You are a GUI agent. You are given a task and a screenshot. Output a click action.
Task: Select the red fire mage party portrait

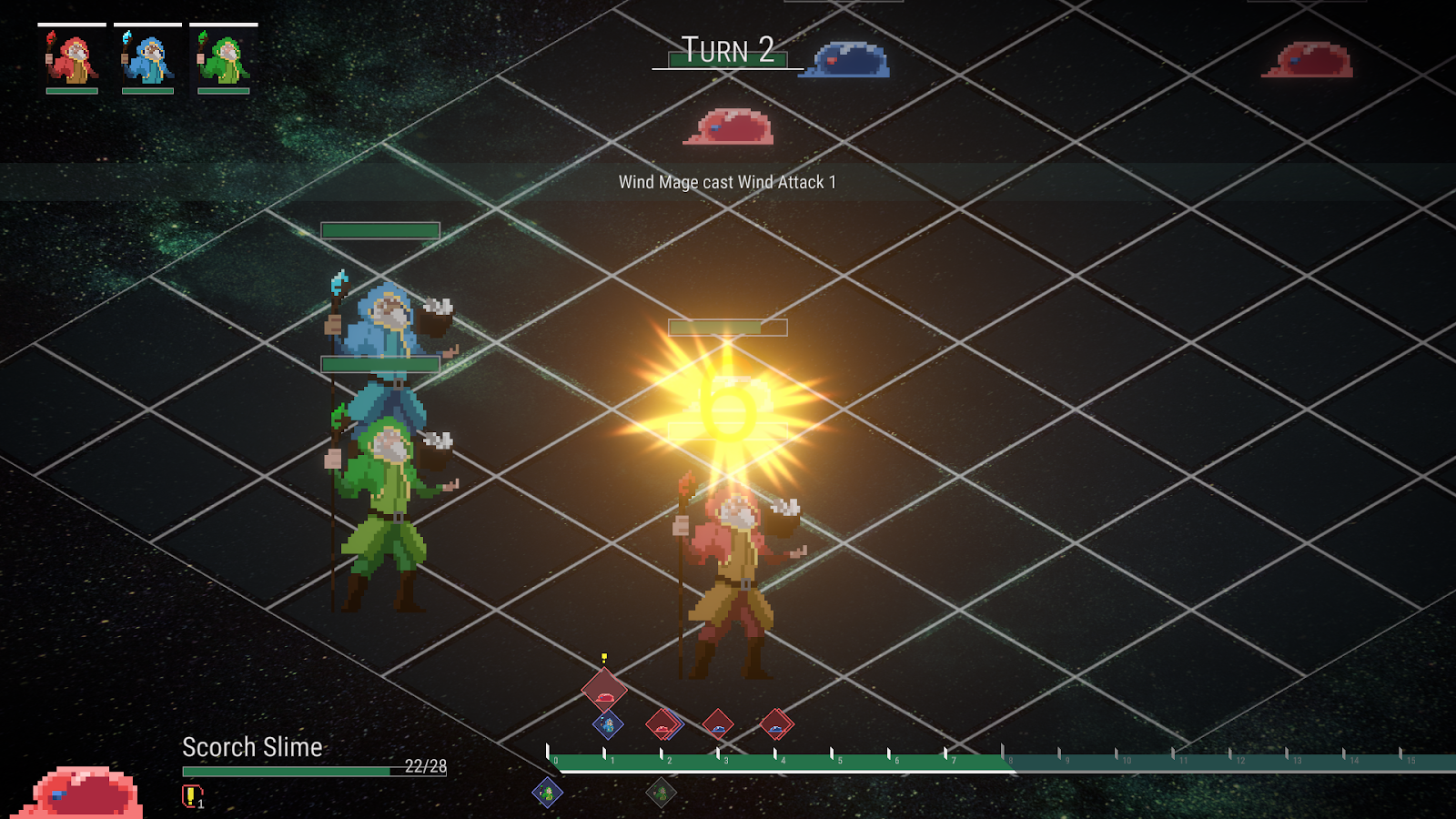pos(72,59)
